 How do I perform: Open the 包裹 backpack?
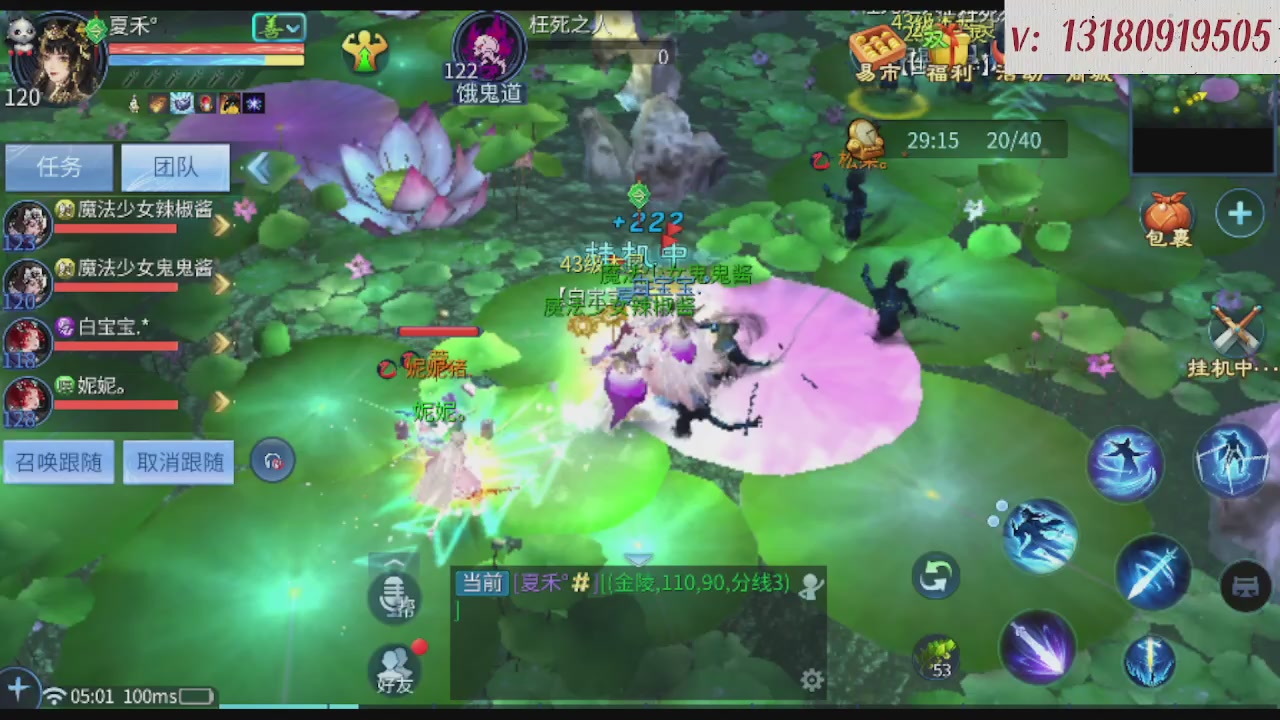point(1167,213)
